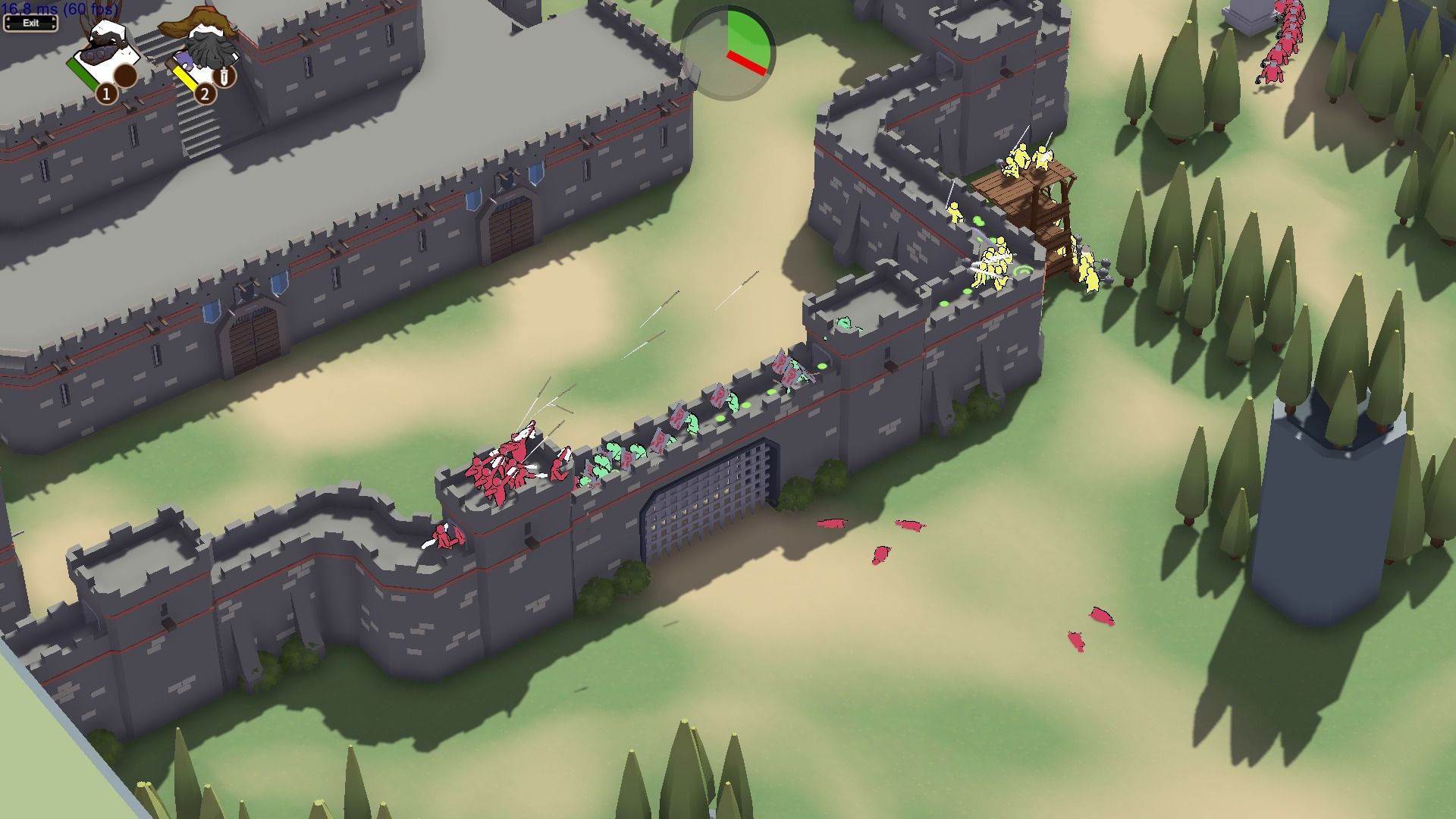
Task: Click the circular green-red battle gauge
Action: click(728, 53)
